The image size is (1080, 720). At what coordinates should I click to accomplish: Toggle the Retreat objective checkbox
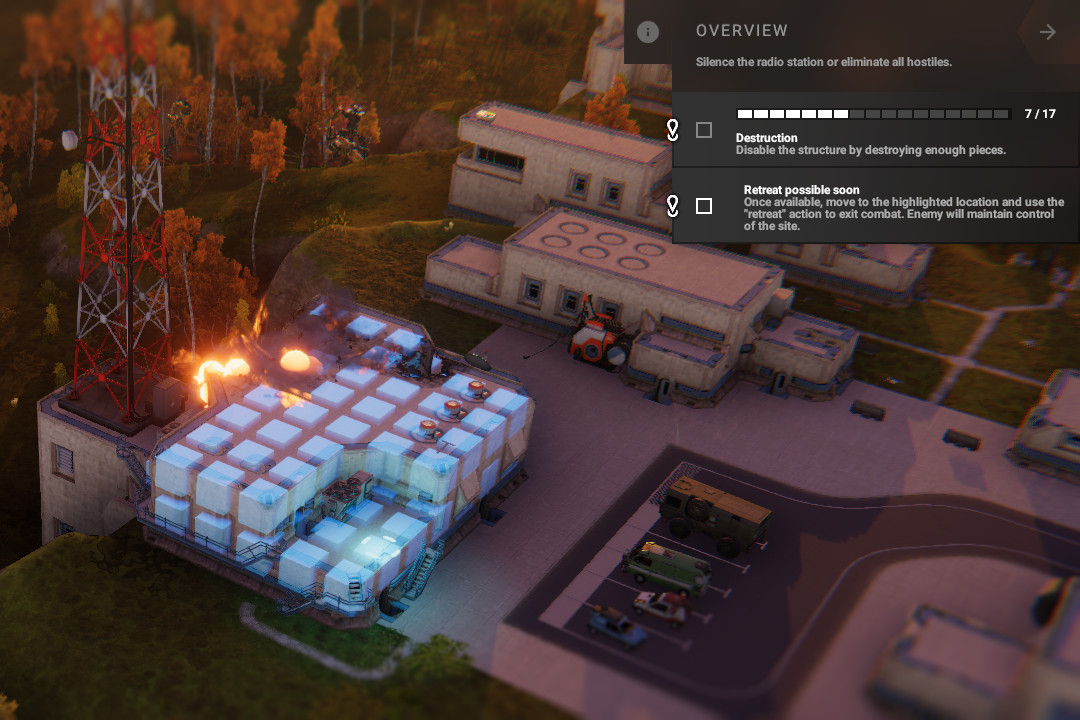coord(704,206)
